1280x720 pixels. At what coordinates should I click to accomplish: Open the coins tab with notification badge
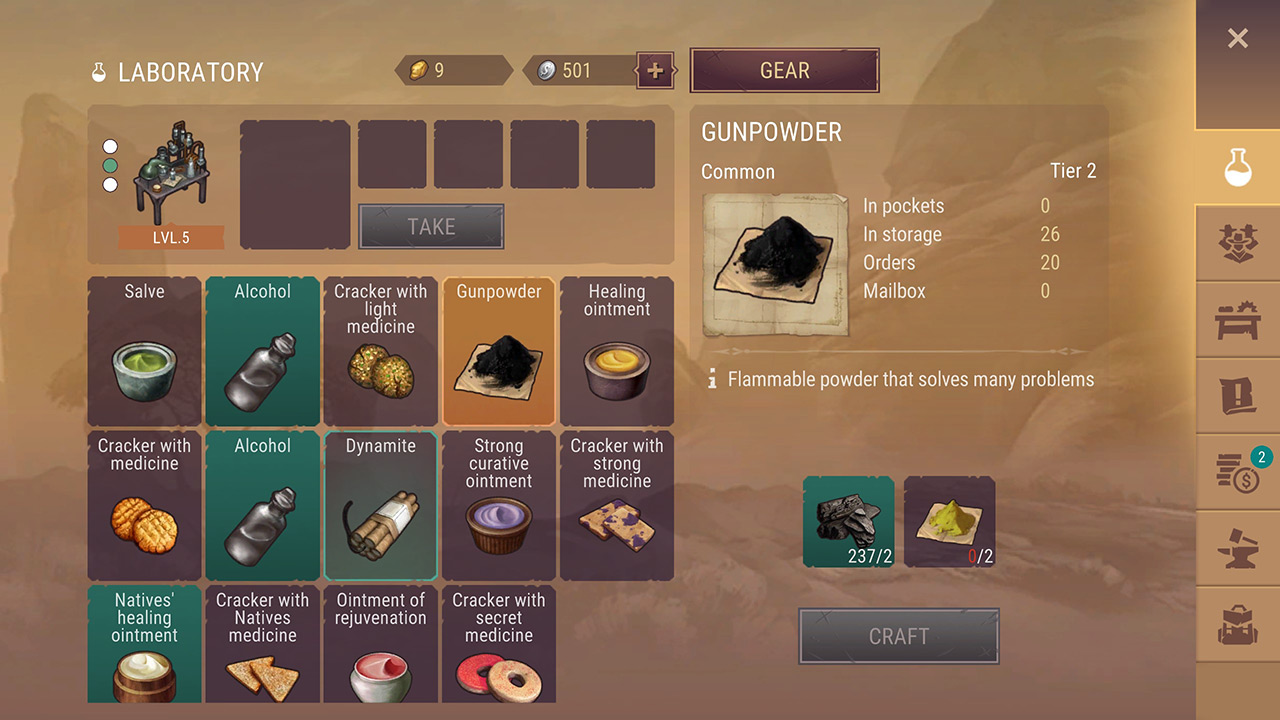[1237, 473]
